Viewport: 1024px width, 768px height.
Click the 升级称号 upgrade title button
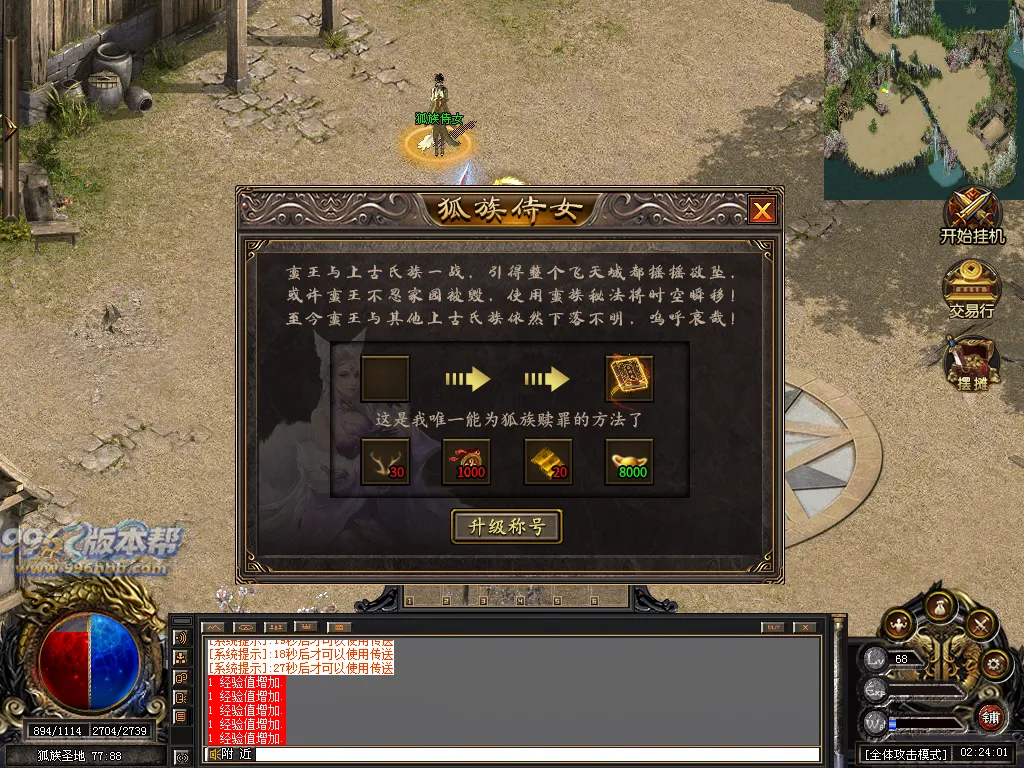click(507, 526)
